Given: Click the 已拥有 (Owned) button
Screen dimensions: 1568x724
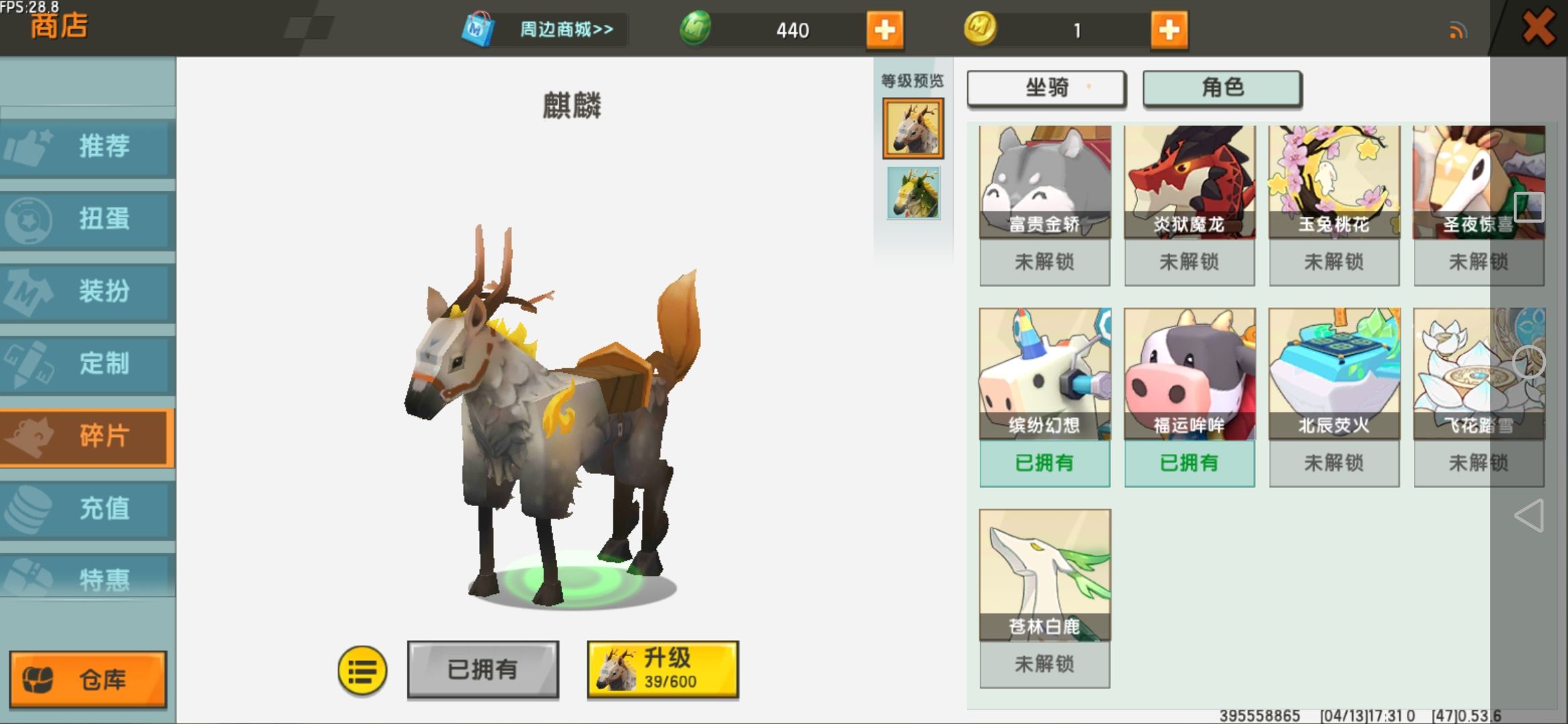Looking at the screenshot, I should tap(482, 669).
